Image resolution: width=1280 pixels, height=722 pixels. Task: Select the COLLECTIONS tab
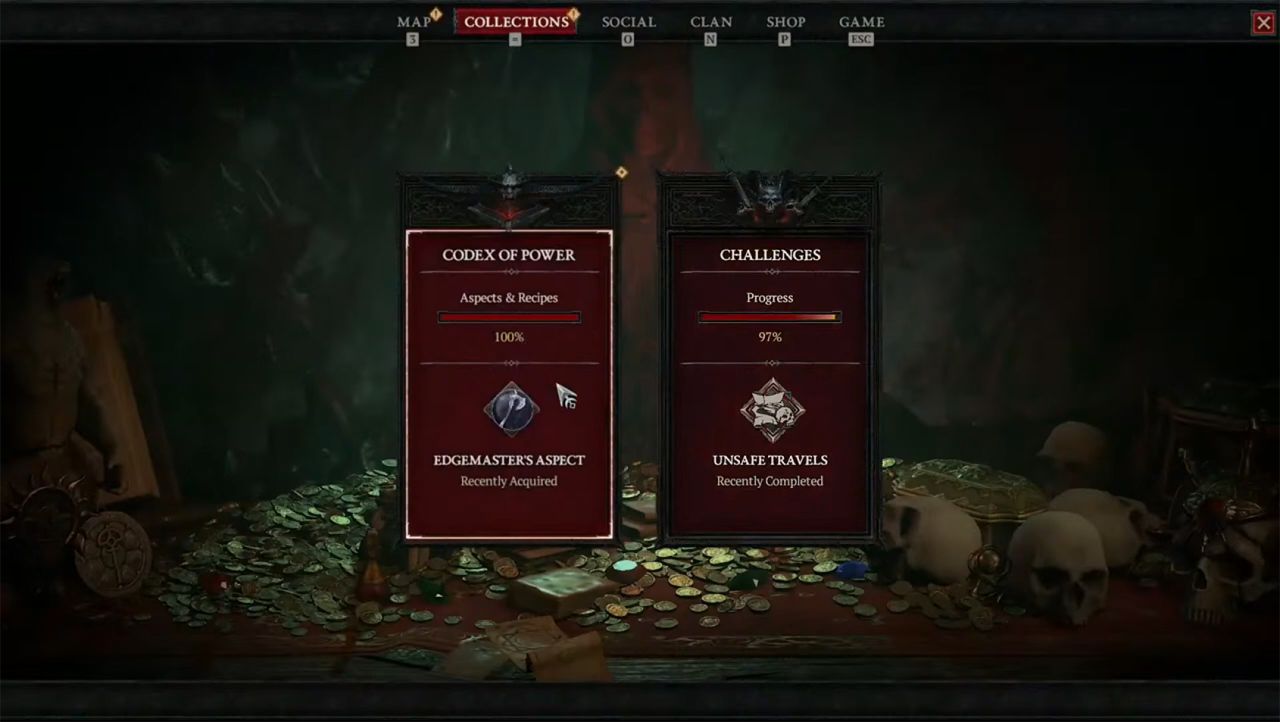coord(516,21)
